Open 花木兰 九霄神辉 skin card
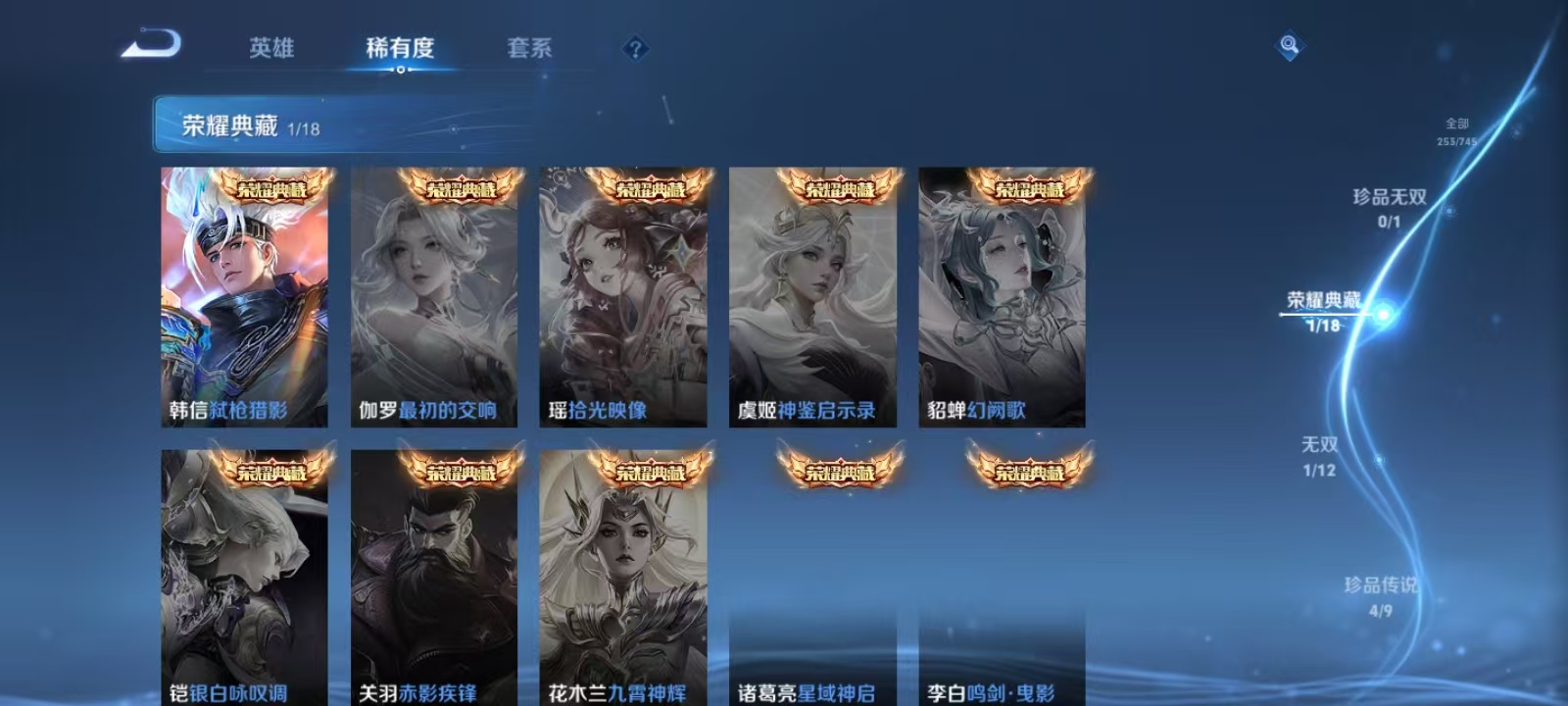This screenshot has width=1568, height=706. coord(623,579)
